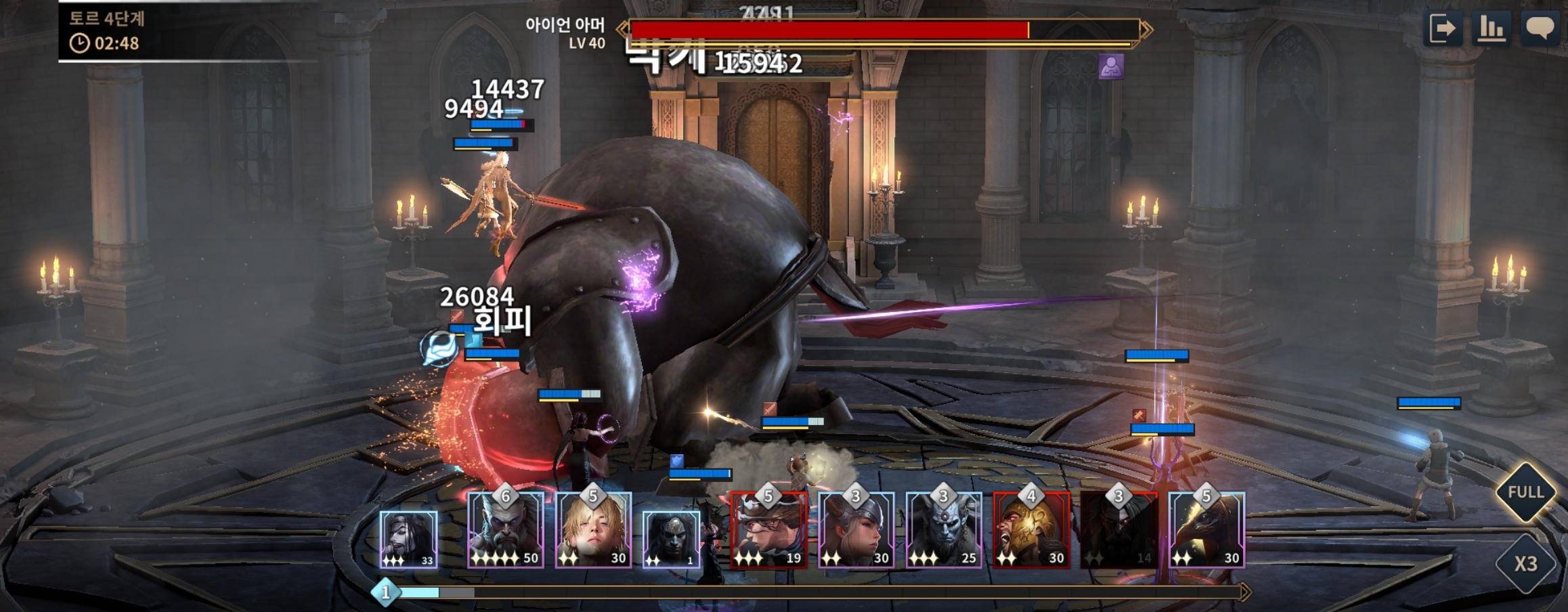Select the dark bird-headed hero card
Viewport: 1568px width, 612px height.
tap(1206, 530)
